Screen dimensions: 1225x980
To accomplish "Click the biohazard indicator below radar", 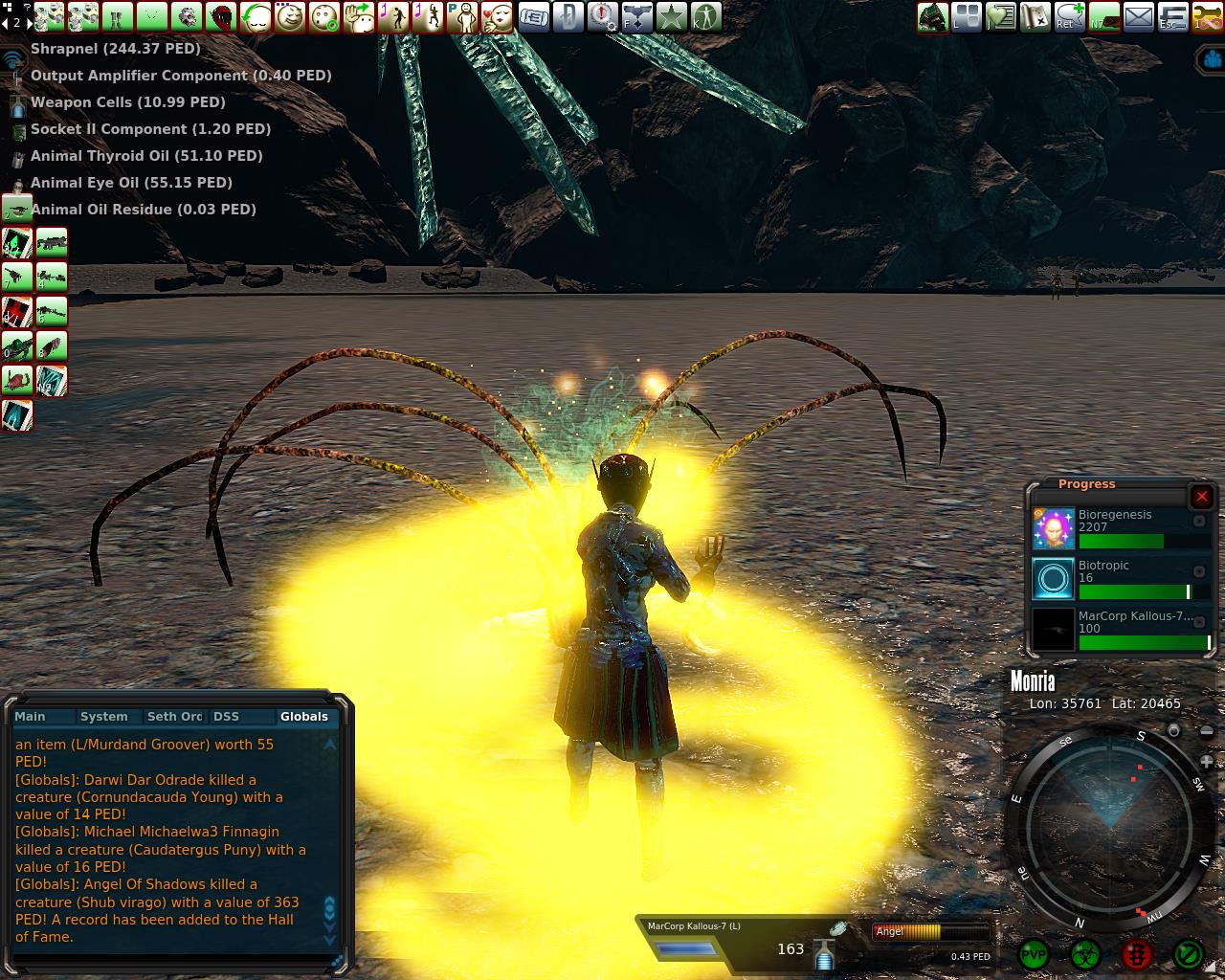I will 1084,954.
